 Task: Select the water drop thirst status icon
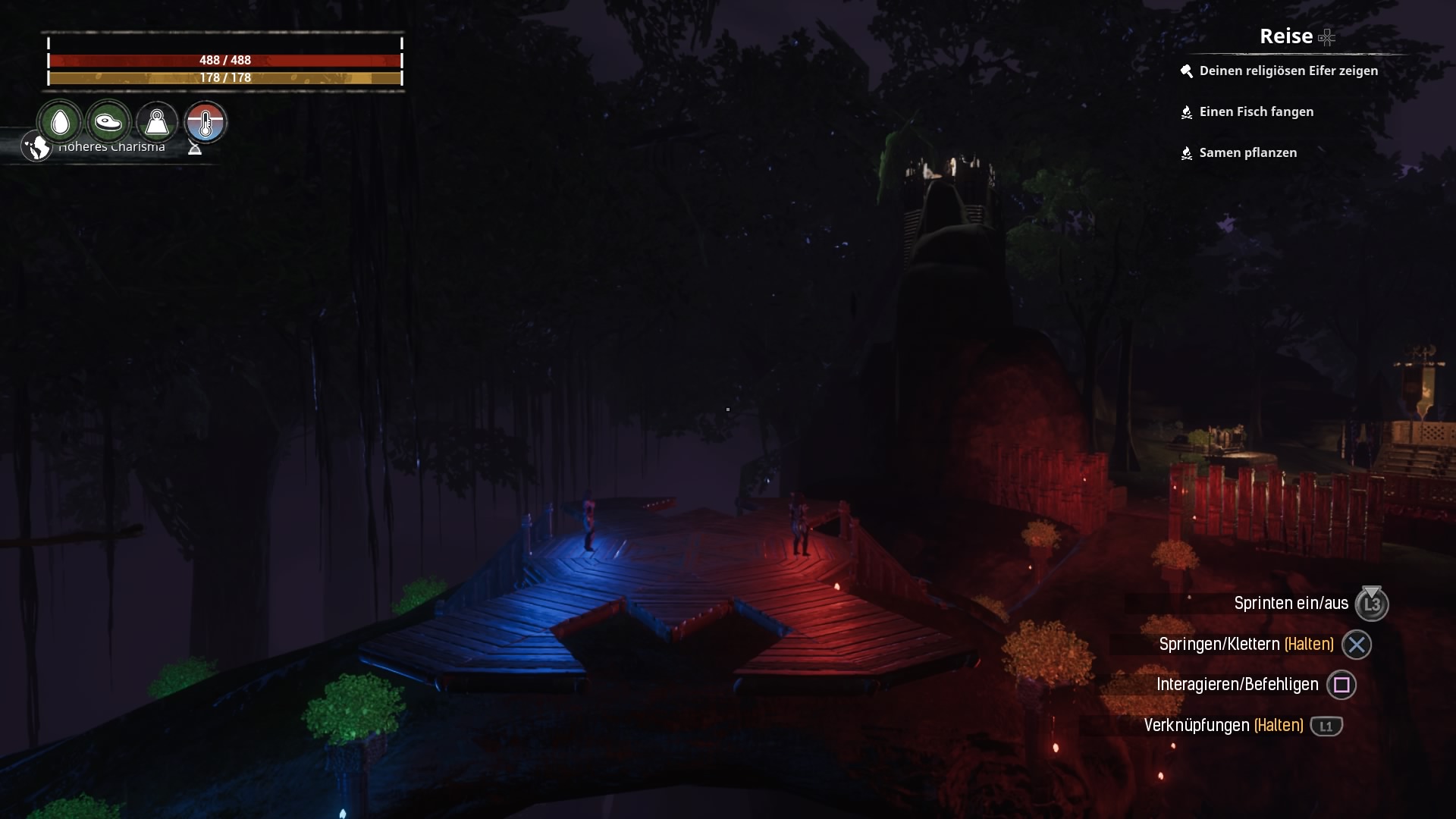60,122
